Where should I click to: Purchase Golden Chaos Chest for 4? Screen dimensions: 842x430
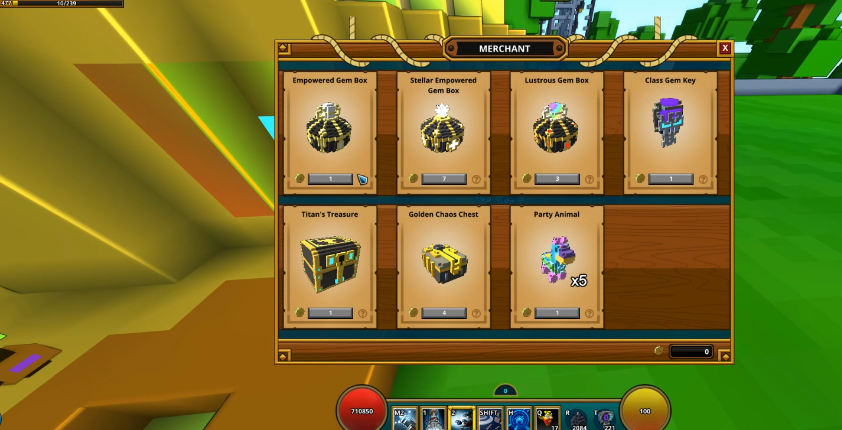pos(443,313)
